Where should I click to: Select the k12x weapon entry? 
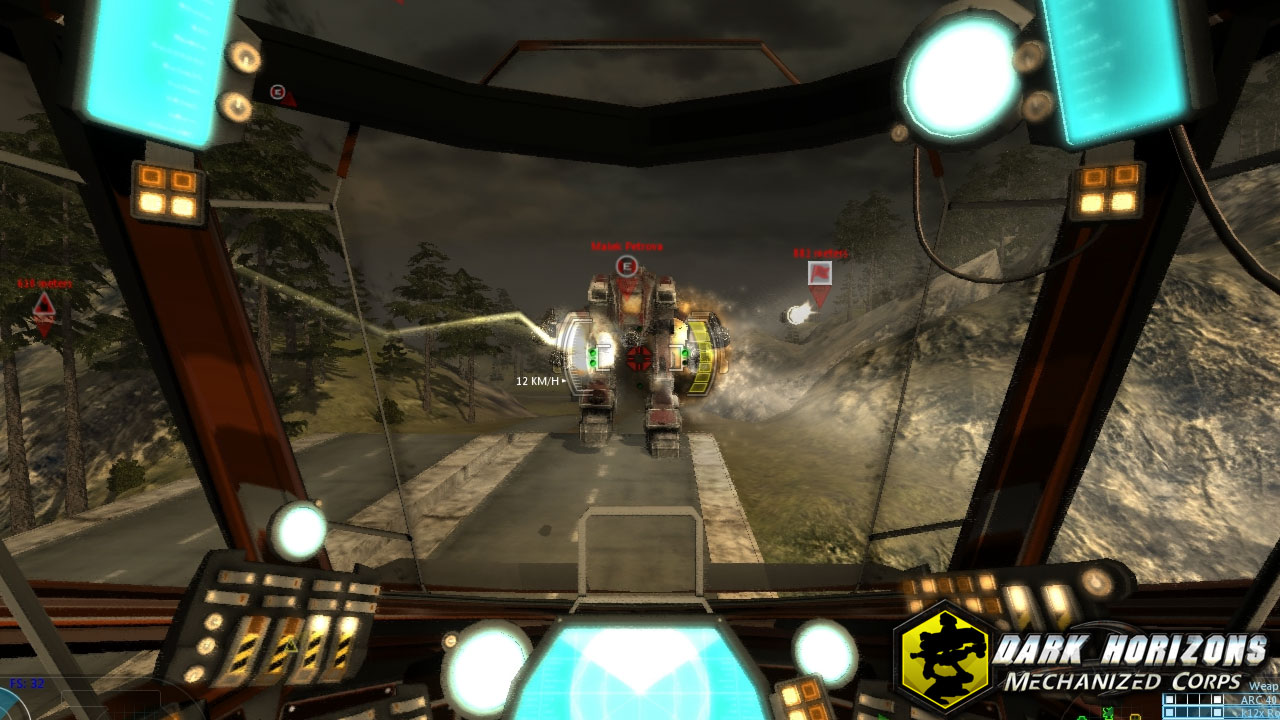click(1250, 712)
